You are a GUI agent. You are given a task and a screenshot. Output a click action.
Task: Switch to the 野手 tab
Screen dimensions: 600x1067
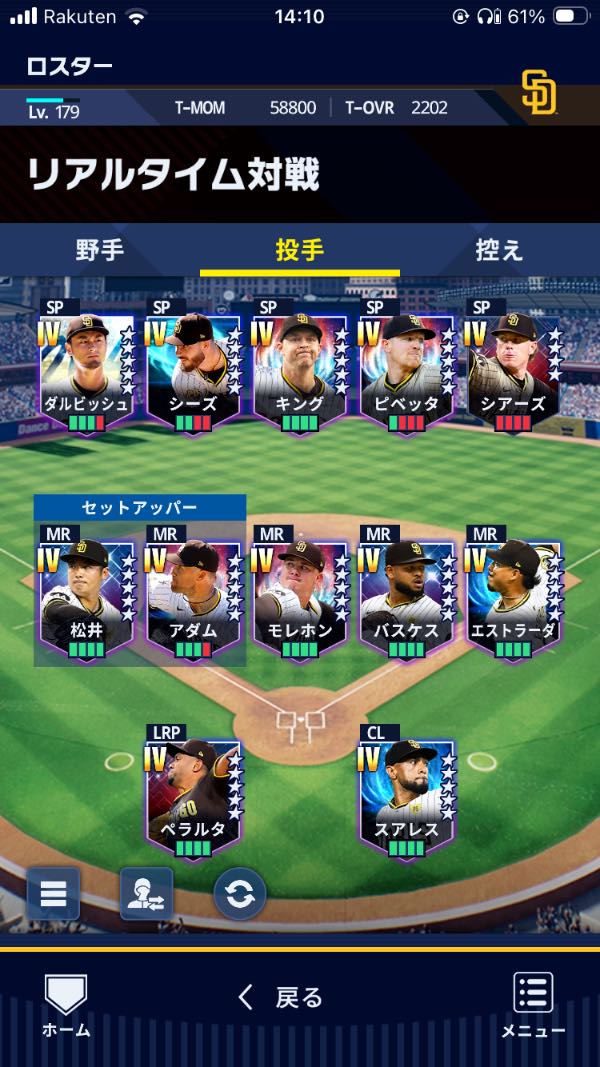tap(100, 250)
